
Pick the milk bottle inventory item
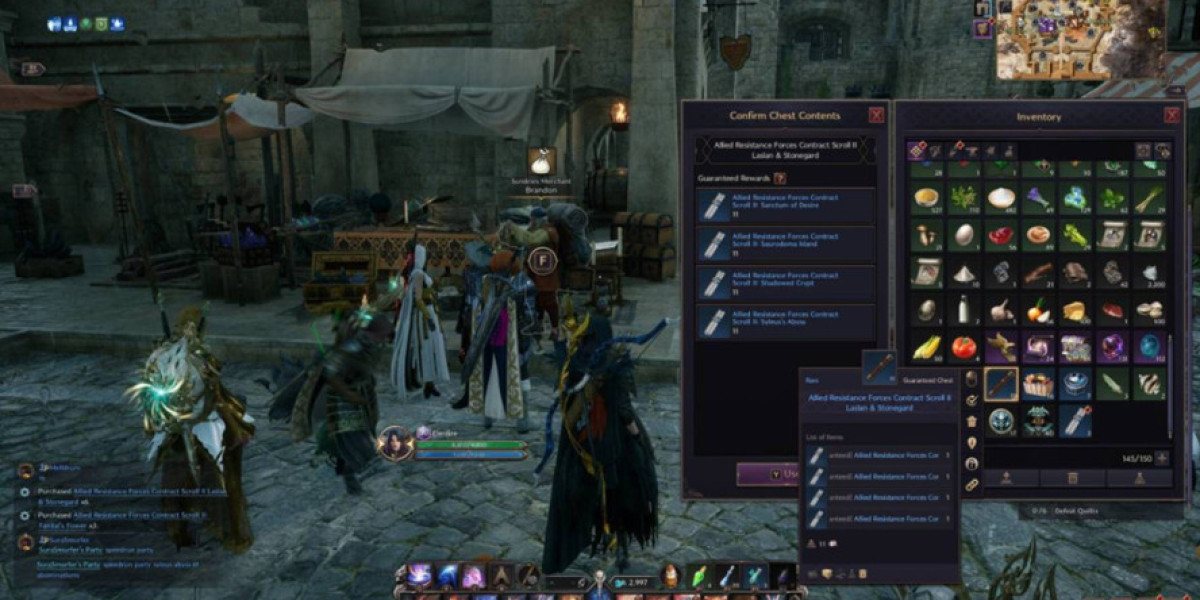click(964, 310)
